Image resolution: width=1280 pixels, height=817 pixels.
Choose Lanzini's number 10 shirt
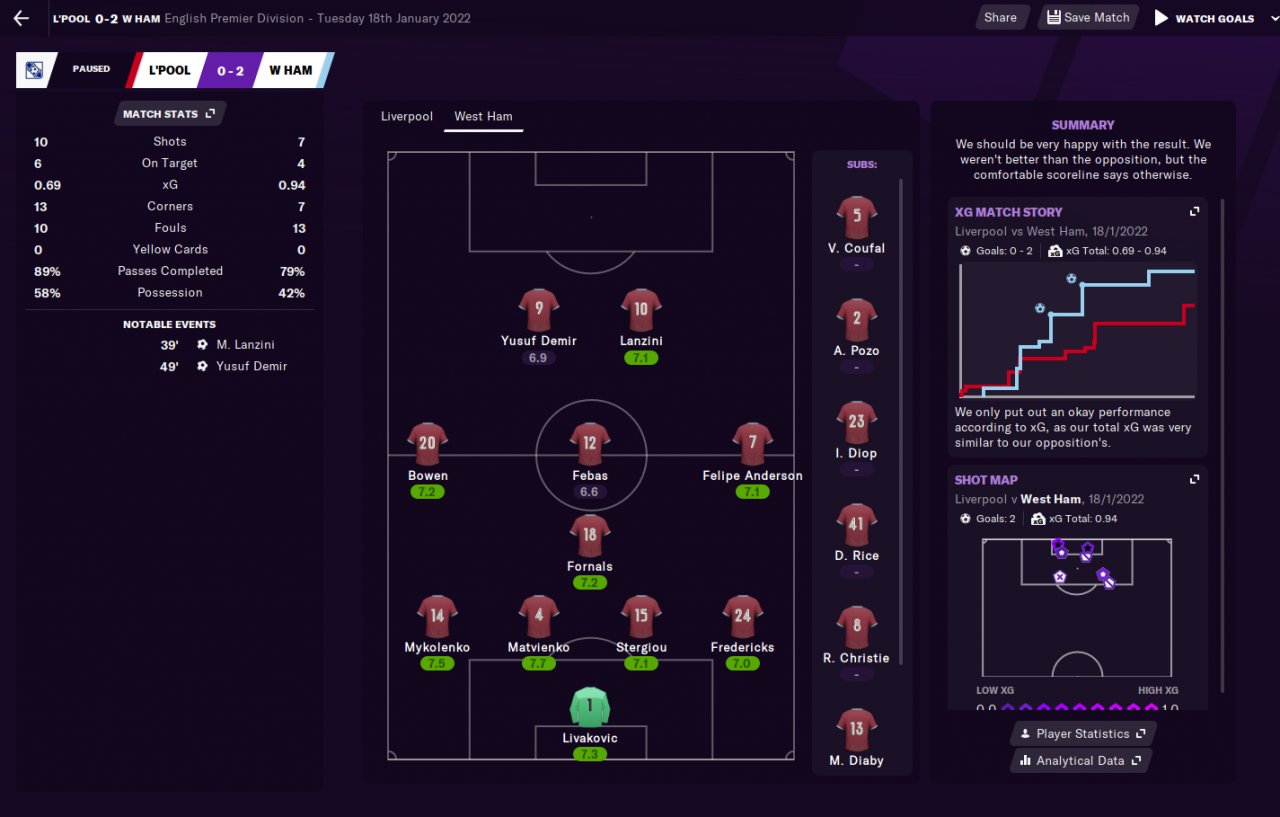[x=641, y=310]
